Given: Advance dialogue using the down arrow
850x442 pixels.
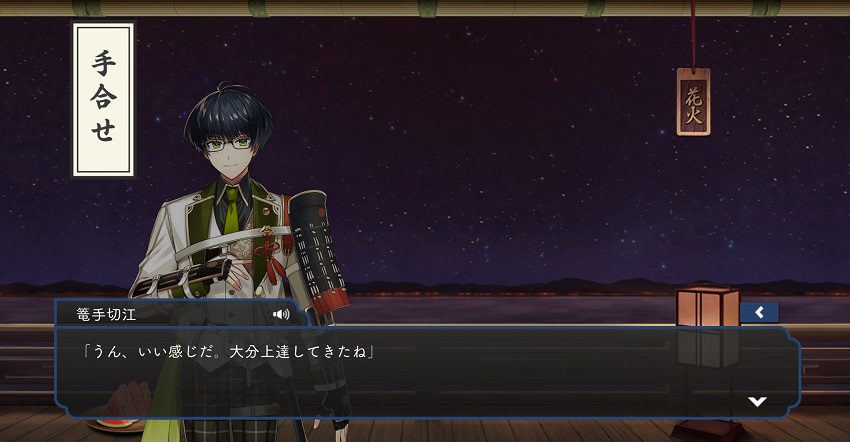Looking at the screenshot, I should [758, 401].
